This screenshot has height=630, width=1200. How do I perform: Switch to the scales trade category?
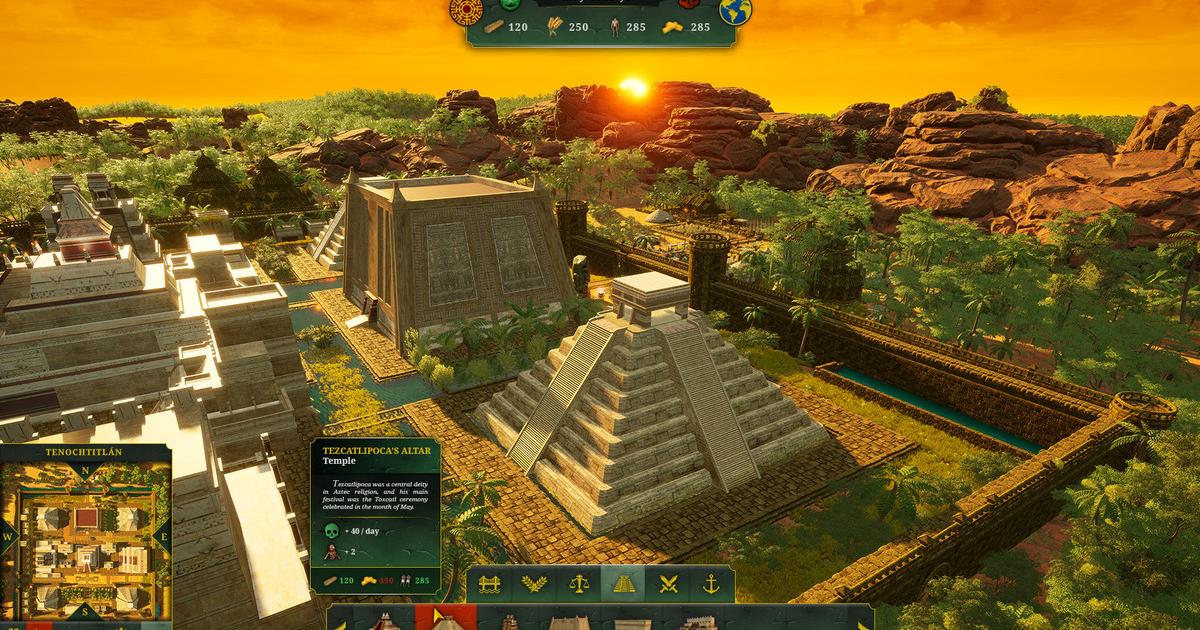tap(579, 584)
